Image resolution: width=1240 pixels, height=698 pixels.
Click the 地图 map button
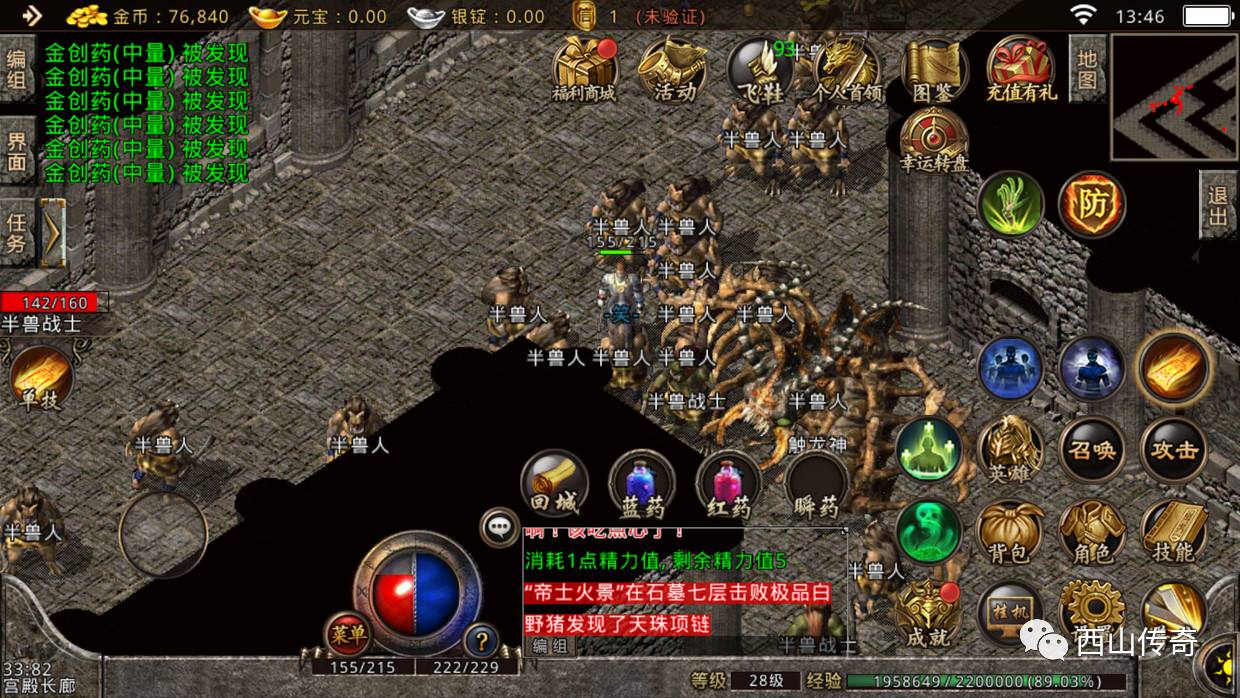point(1087,68)
